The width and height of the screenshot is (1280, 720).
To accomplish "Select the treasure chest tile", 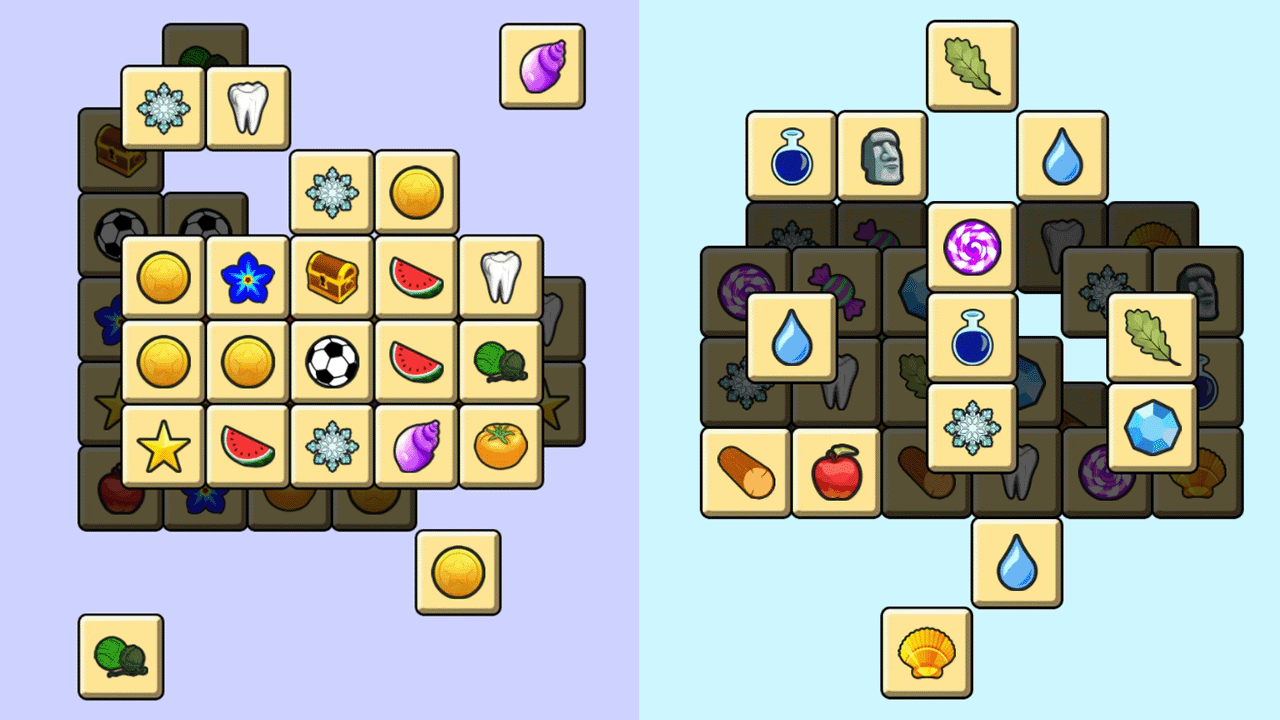I will point(331,276).
